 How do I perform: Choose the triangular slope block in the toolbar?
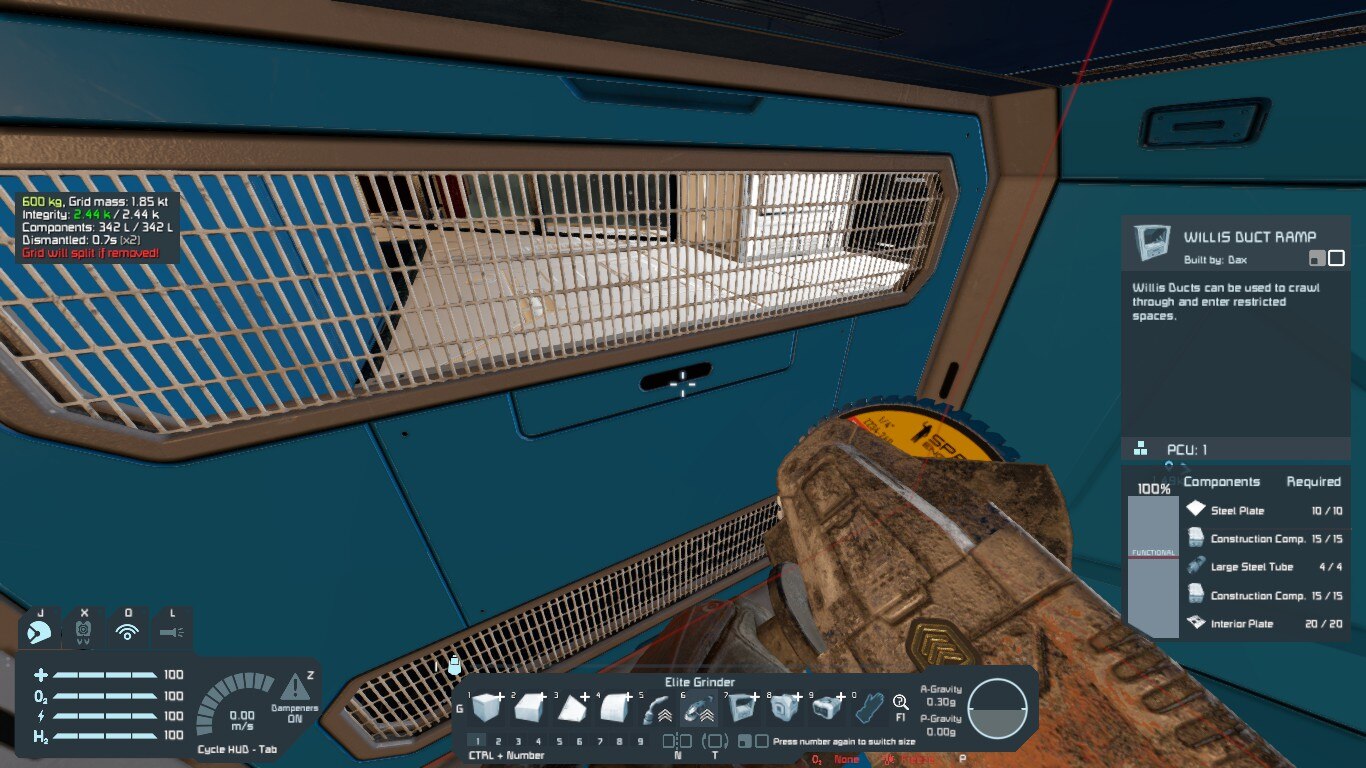tap(571, 709)
